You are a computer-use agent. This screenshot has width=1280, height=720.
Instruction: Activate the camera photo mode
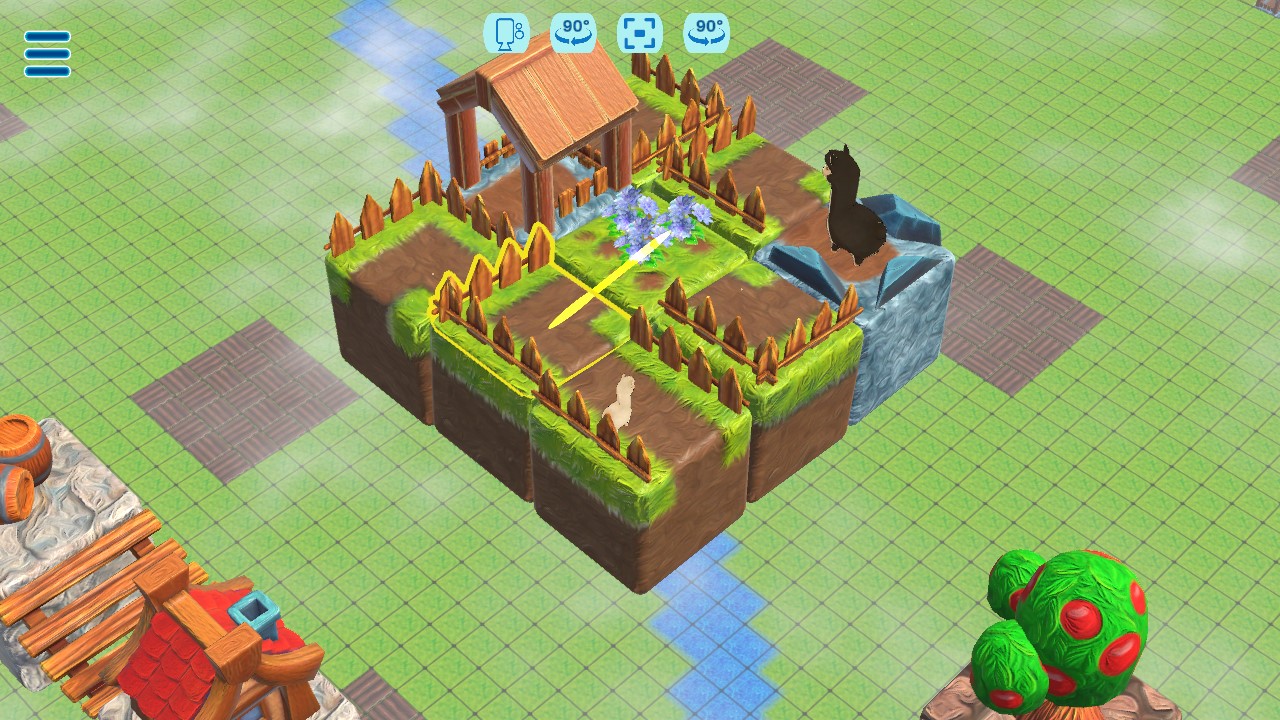coord(505,33)
